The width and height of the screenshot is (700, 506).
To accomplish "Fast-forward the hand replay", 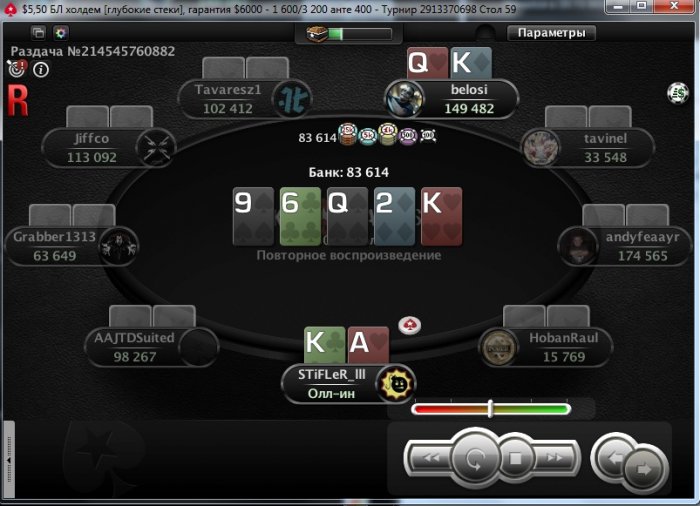I will [556, 459].
